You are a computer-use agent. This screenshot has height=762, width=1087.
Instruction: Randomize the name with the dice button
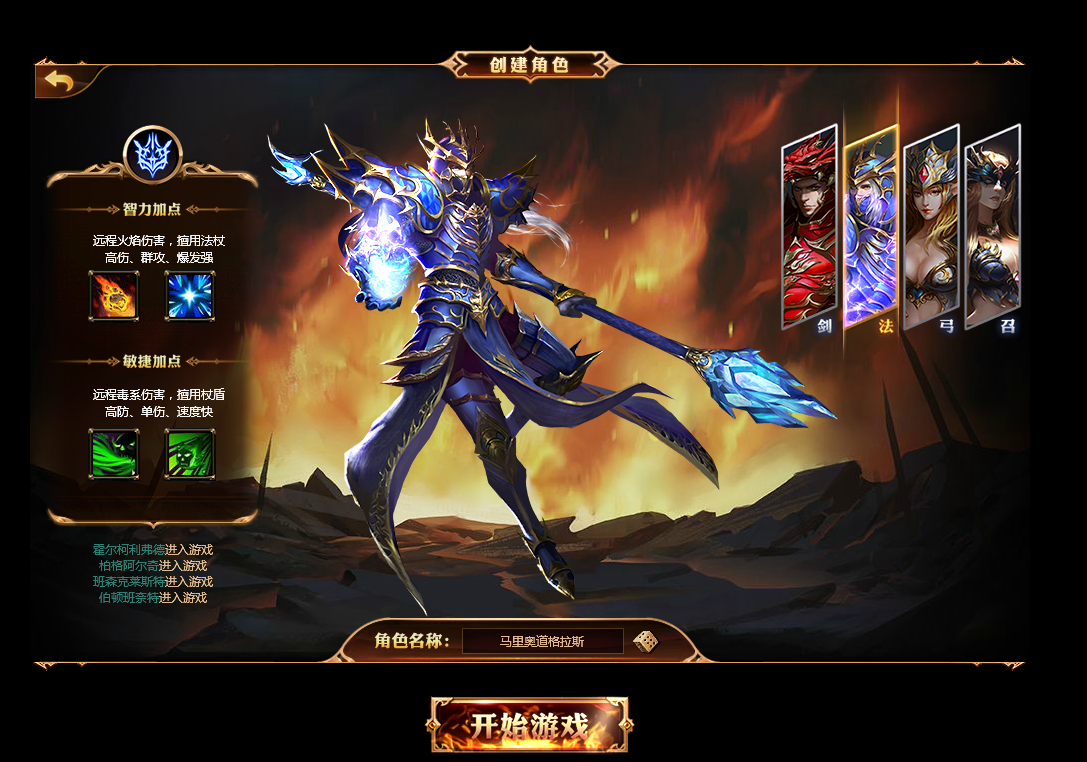645,641
